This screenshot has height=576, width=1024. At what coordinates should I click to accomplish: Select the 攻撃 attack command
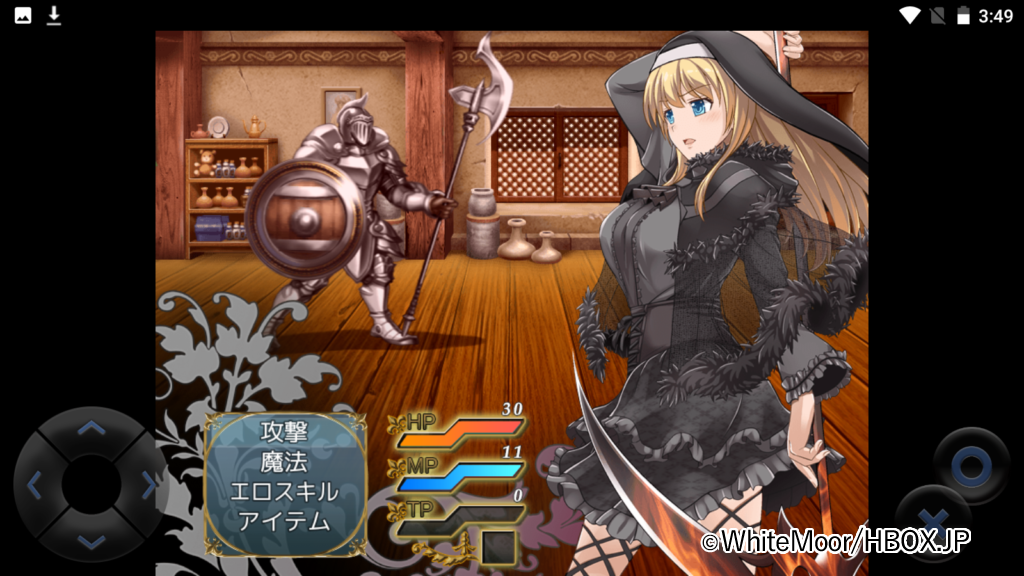[284, 432]
